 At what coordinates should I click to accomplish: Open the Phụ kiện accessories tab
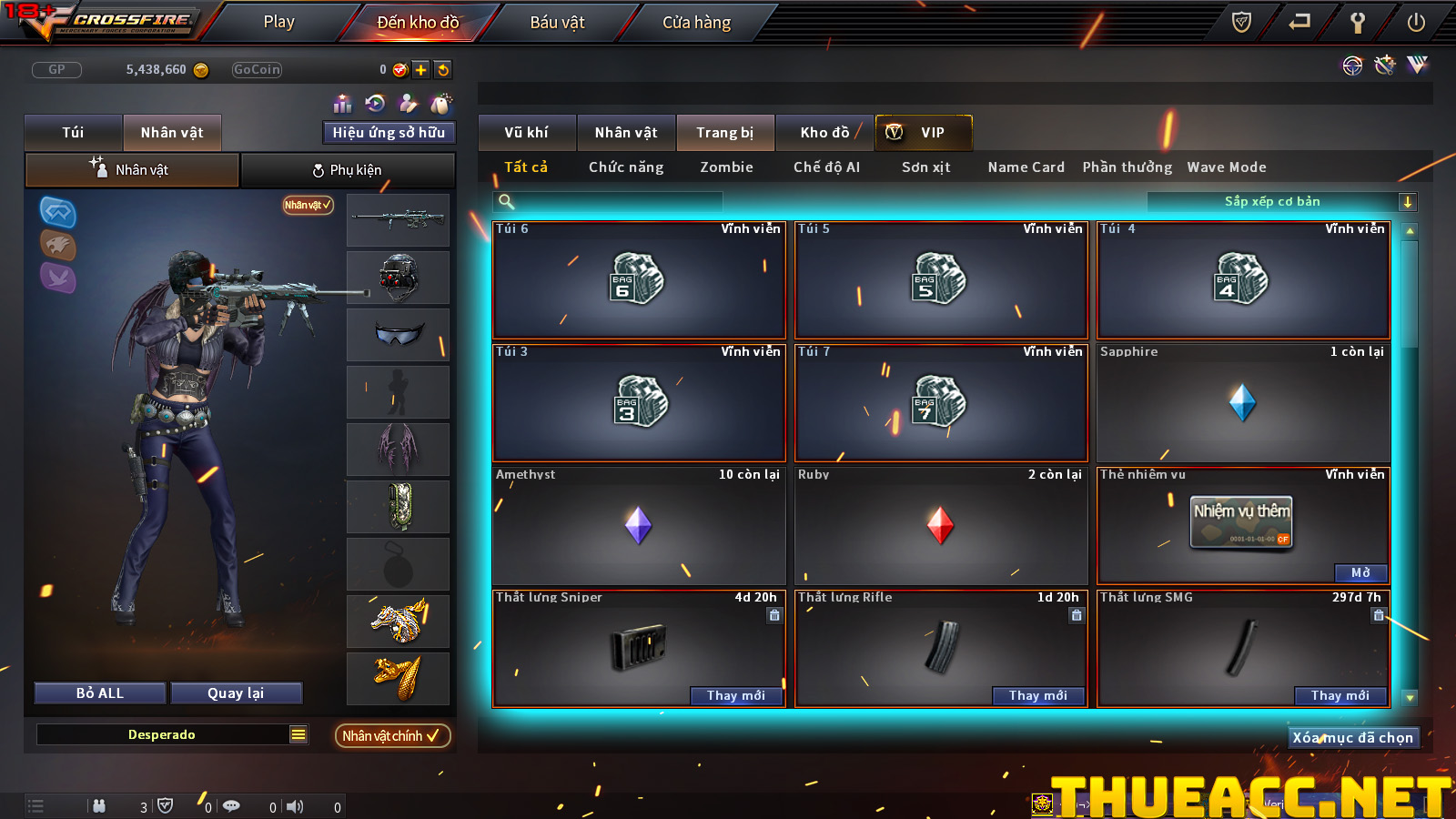coord(348,170)
